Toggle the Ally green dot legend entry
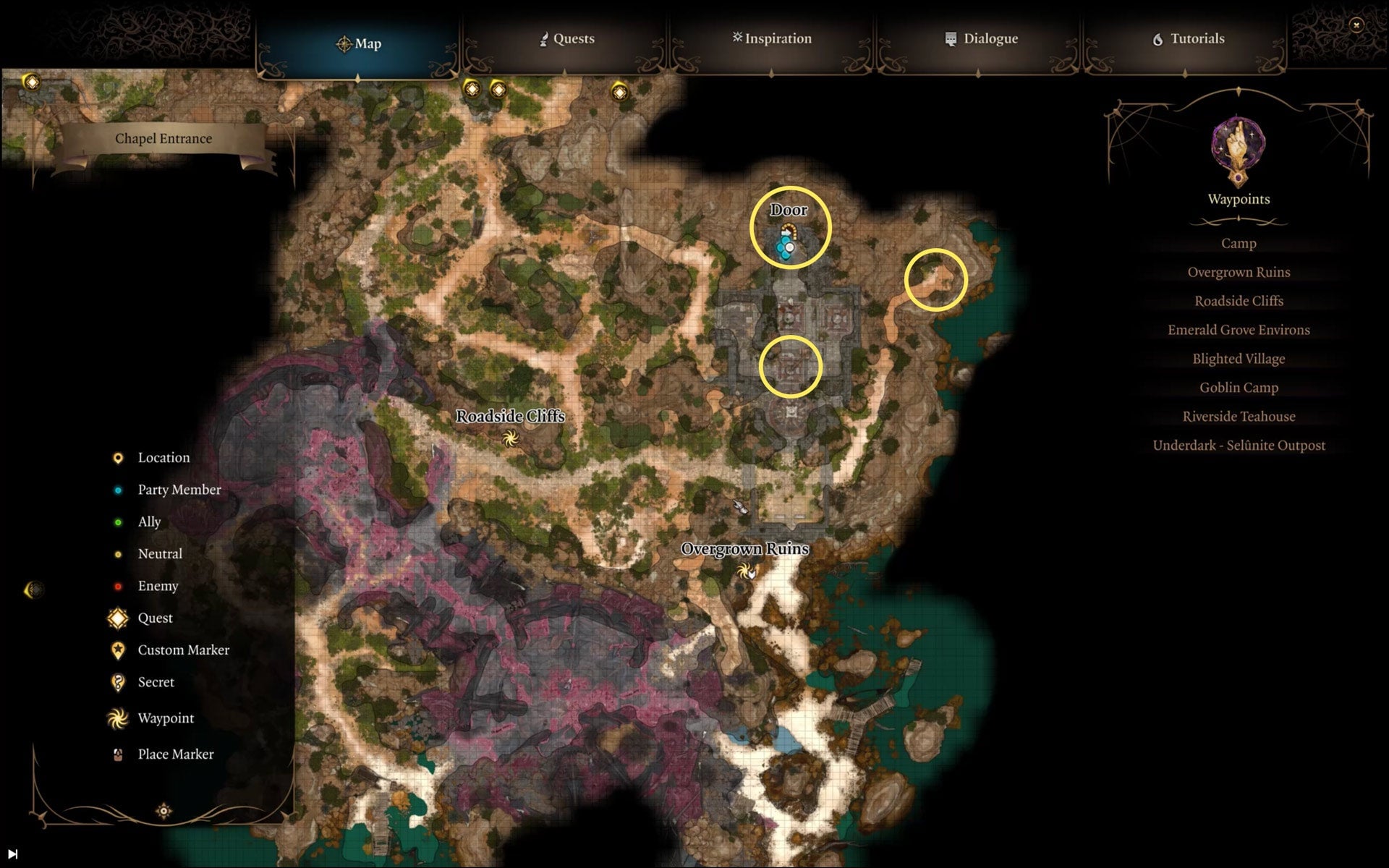Screen dimensions: 1389x868 [x=117, y=522]
